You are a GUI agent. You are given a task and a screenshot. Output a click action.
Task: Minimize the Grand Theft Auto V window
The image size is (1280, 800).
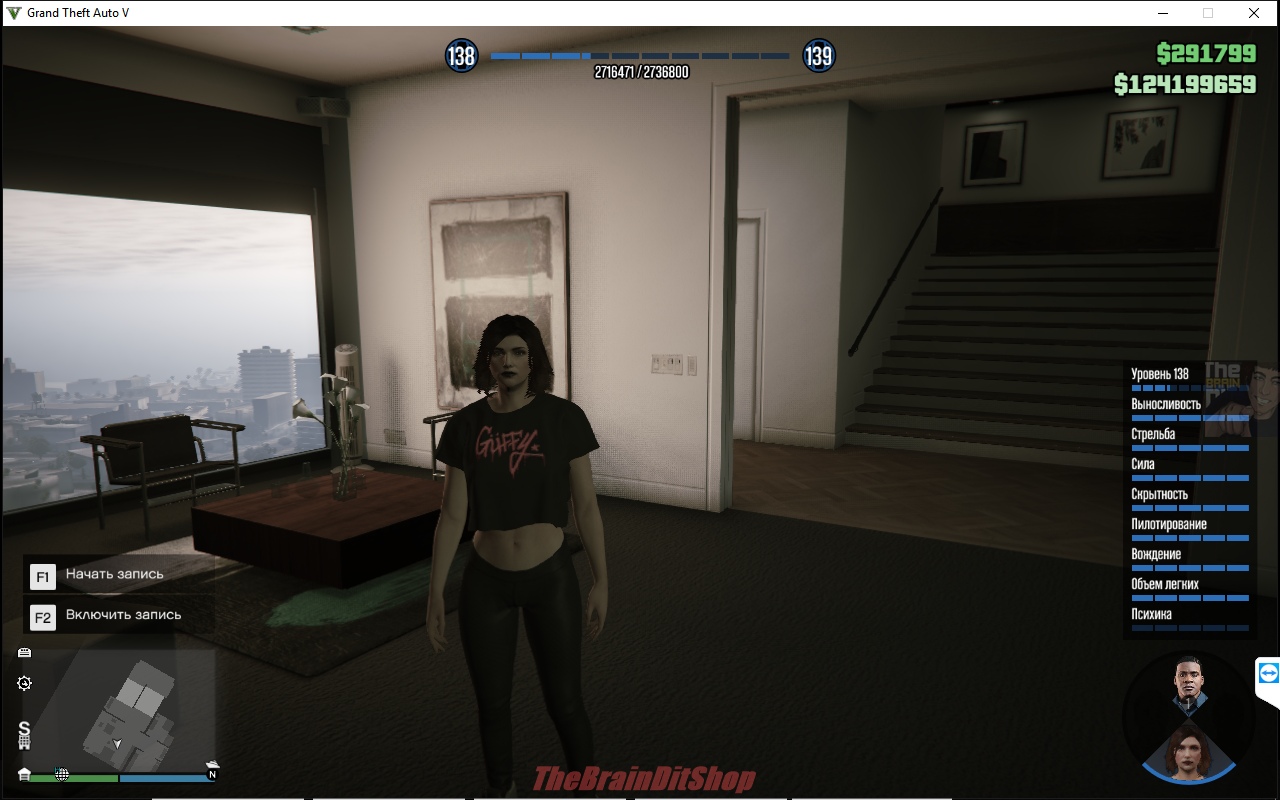(x=1163, y=13)
